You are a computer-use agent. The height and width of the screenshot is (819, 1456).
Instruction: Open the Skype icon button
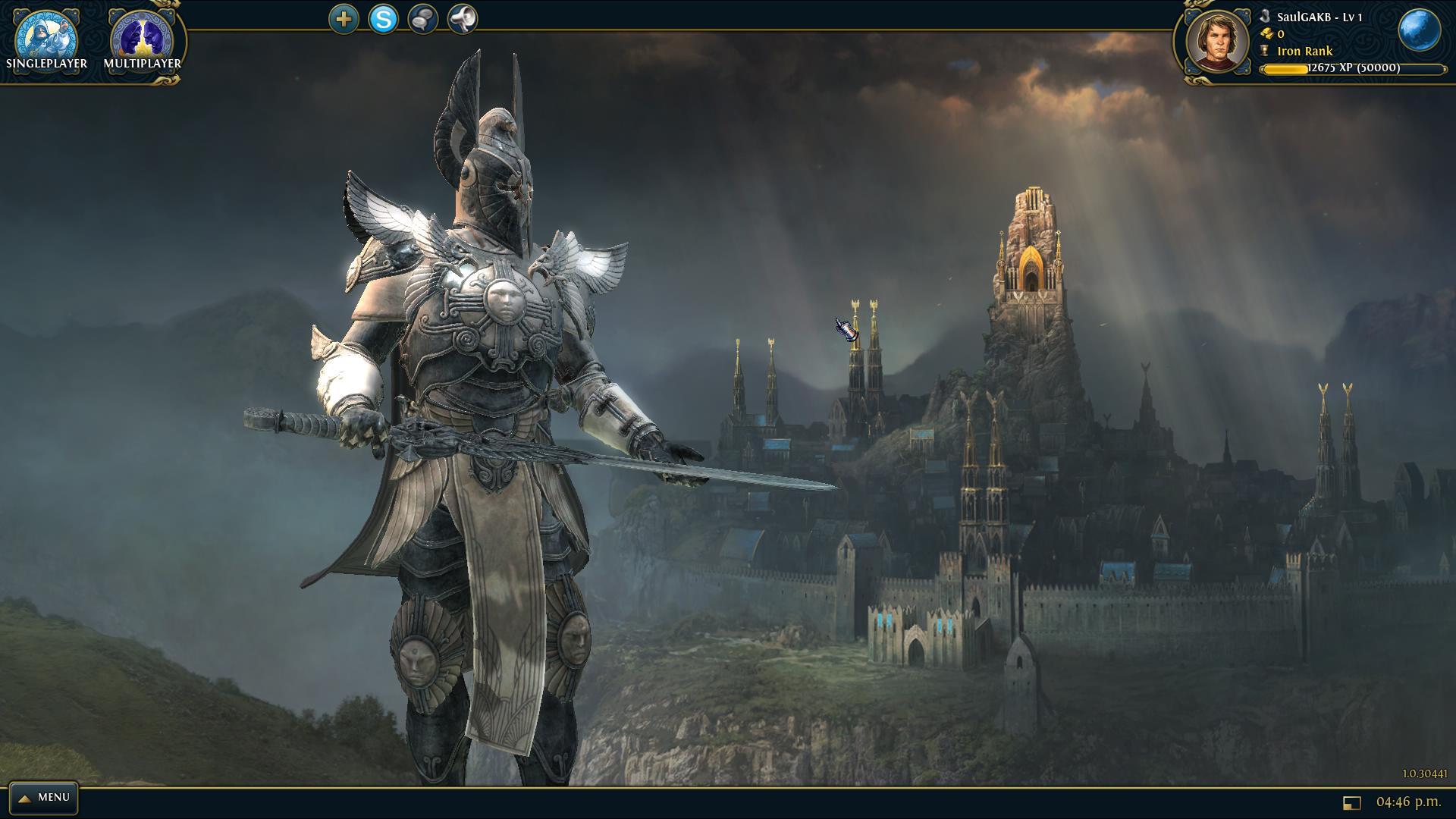pyautogui.click(x=383, y=19)
